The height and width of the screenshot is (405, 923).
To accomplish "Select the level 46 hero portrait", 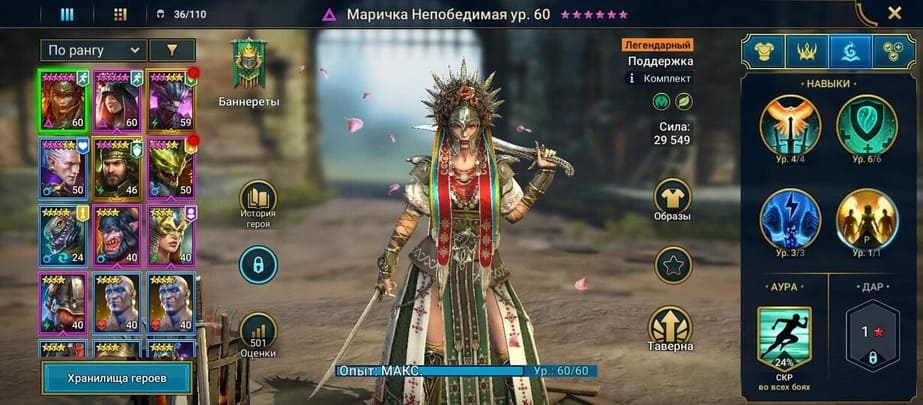I will 118,167.
